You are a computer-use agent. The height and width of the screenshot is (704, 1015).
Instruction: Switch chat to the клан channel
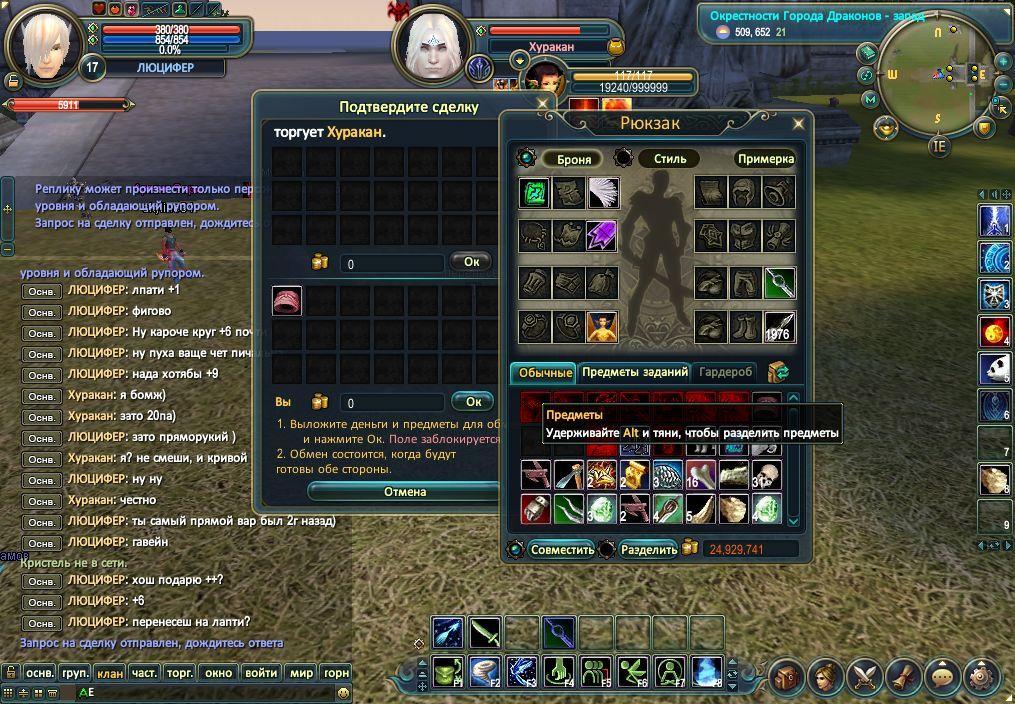[110, 673]
